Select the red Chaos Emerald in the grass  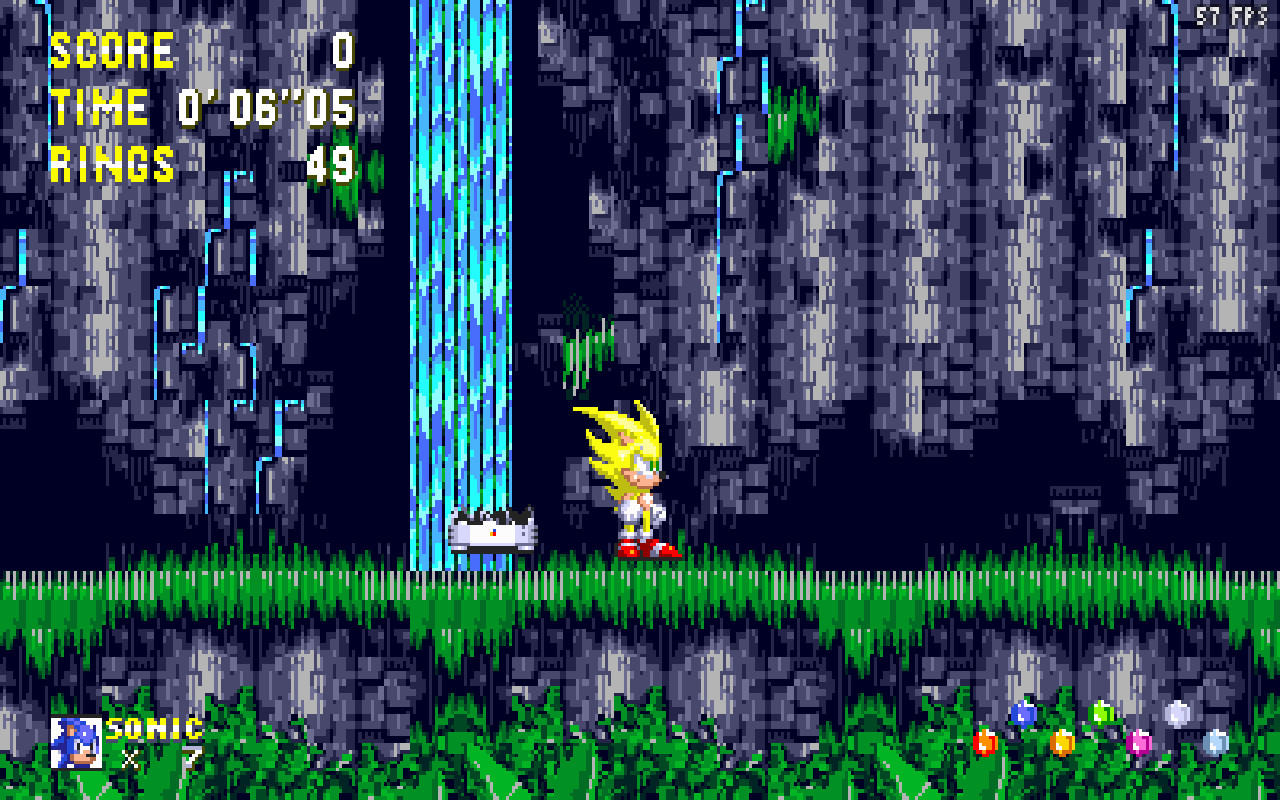pyautogui.click(x=985, y=743)
